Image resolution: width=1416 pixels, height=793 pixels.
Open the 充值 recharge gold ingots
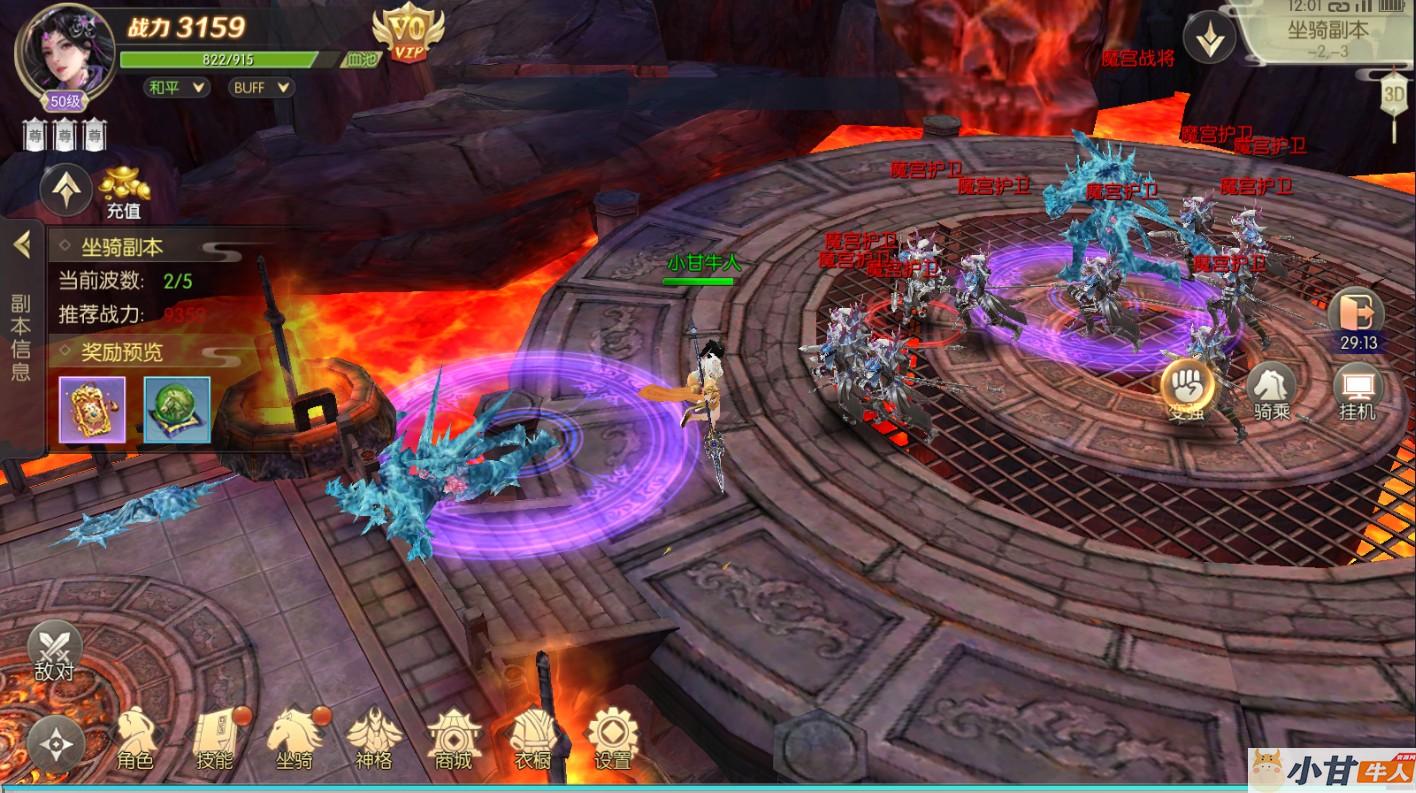click(123, 192)
